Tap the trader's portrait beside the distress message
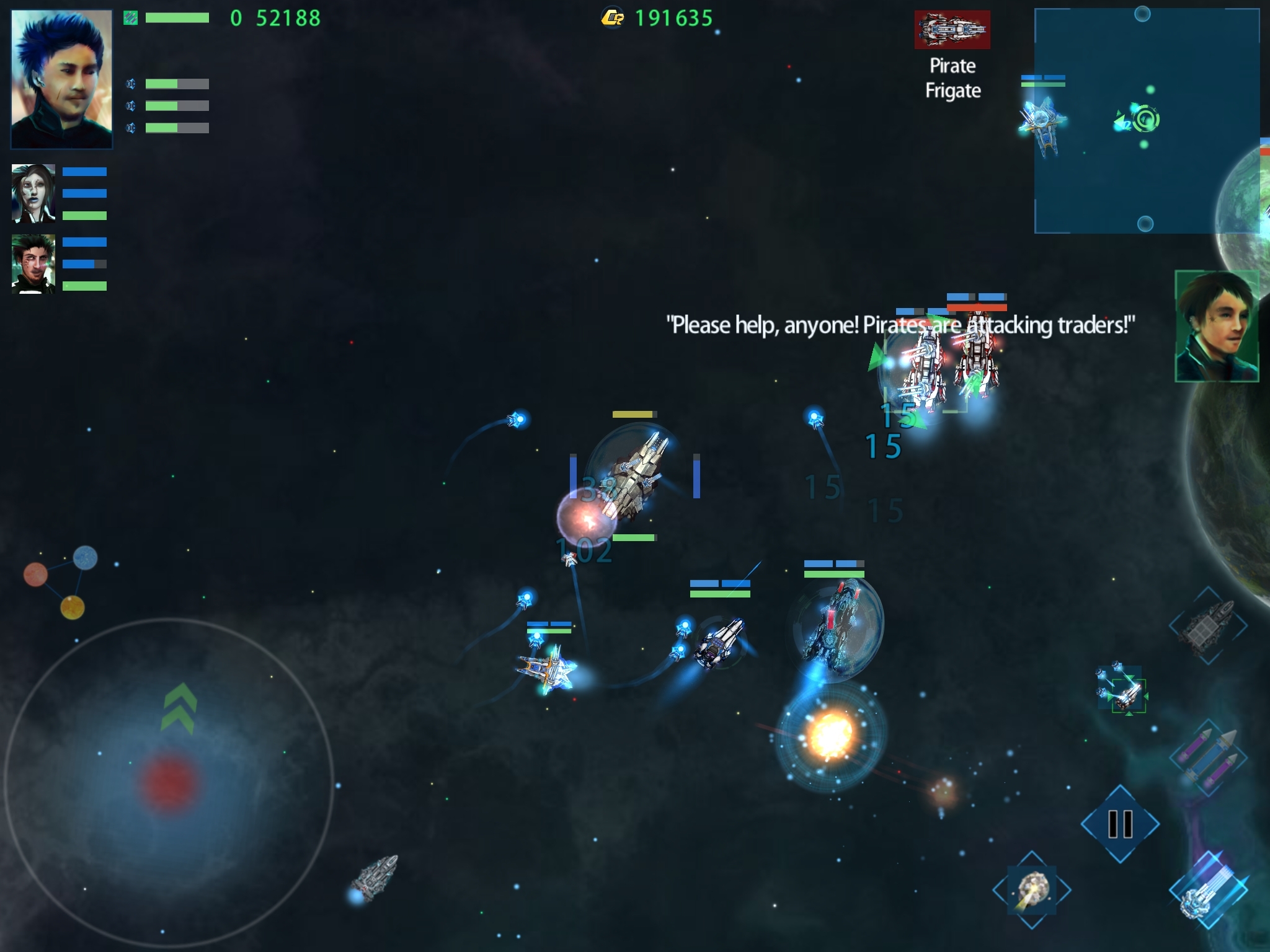The height and width of the screenshot is (952, 1270). click(1217, 326)
